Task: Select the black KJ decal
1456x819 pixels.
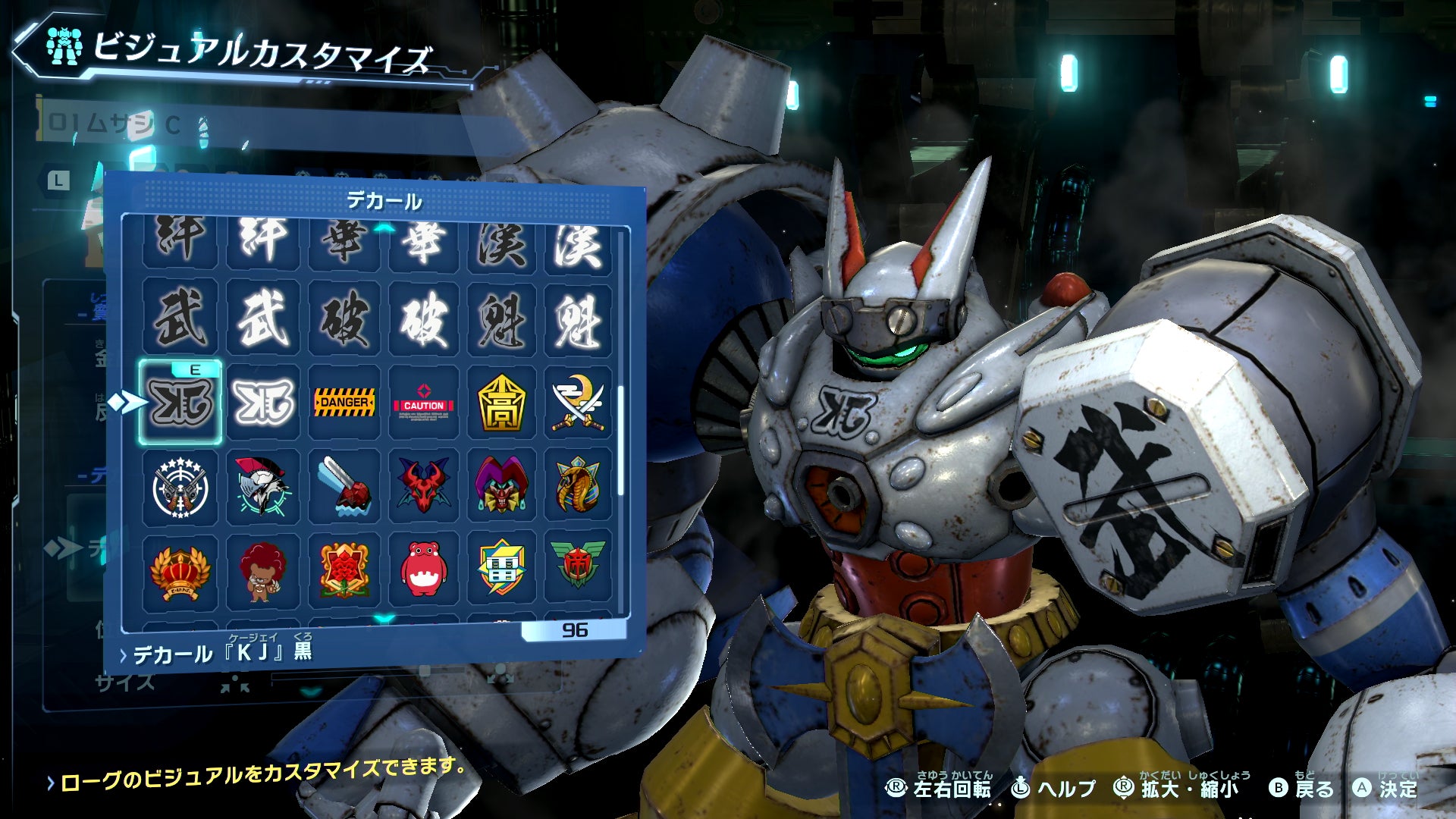Action: 180,403
